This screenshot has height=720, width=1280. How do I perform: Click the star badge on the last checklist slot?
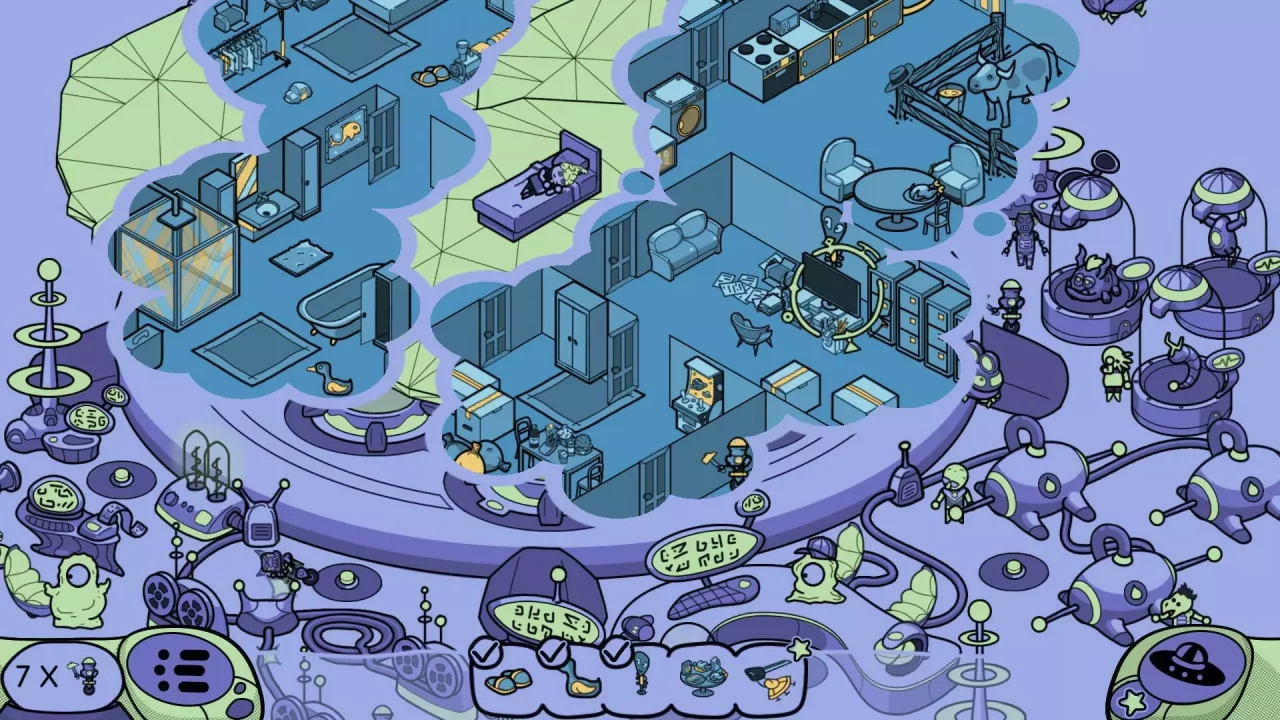(799, 647)
